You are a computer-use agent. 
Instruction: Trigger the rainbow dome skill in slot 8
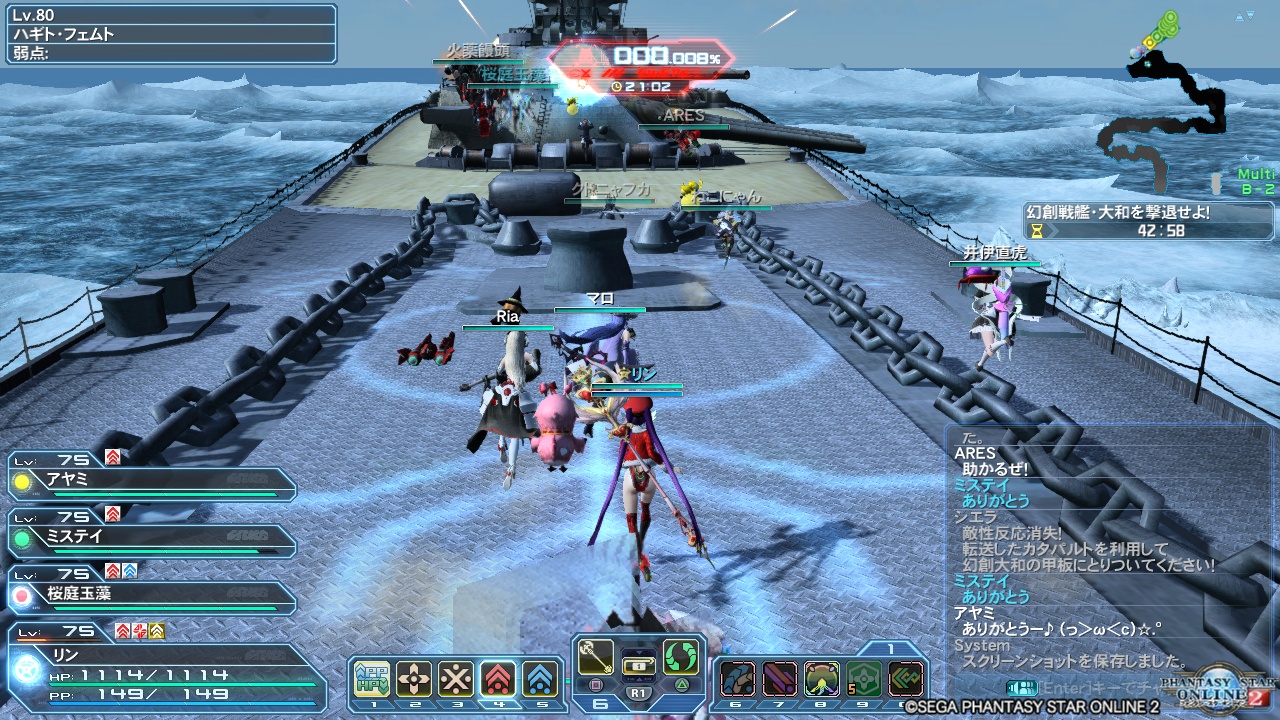[x=822, y=678]
